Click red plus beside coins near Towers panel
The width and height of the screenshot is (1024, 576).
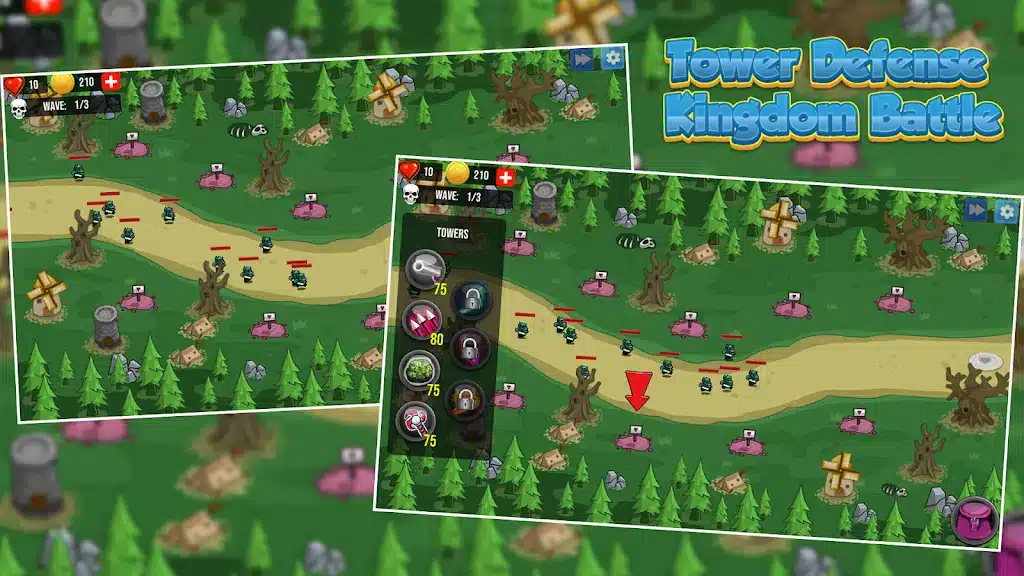506,177
